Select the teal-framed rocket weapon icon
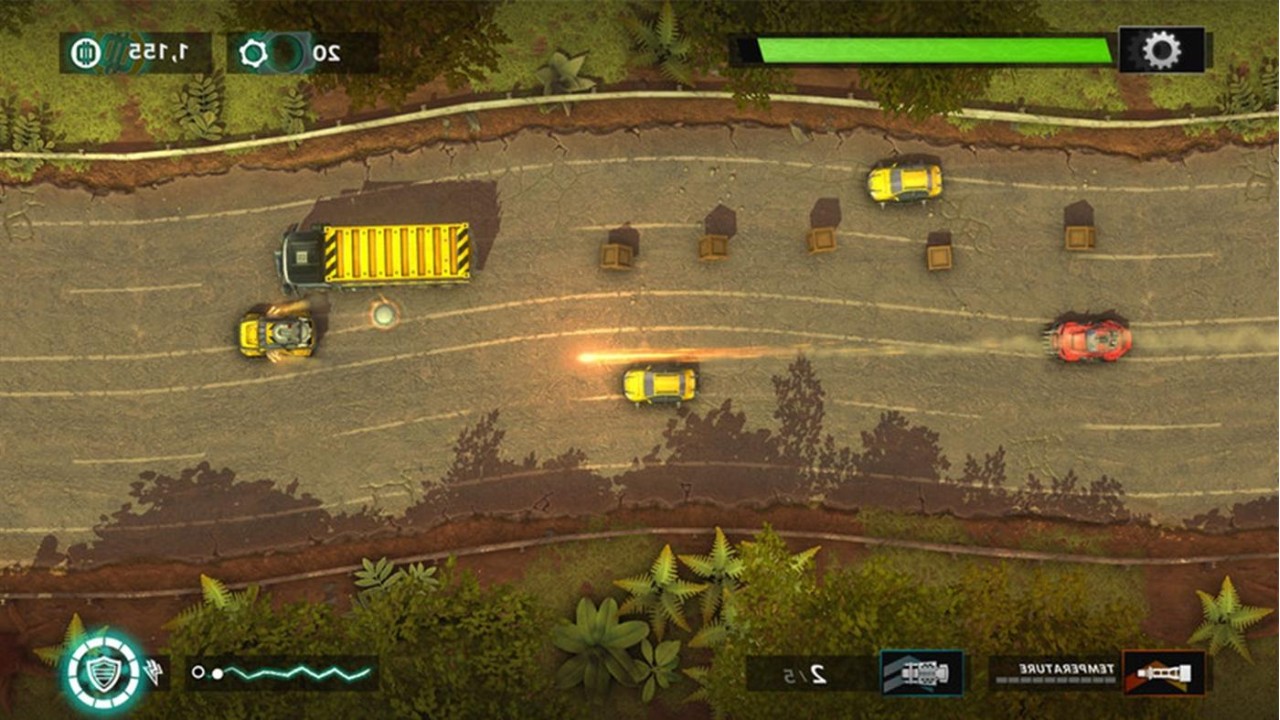 point(921,672)
